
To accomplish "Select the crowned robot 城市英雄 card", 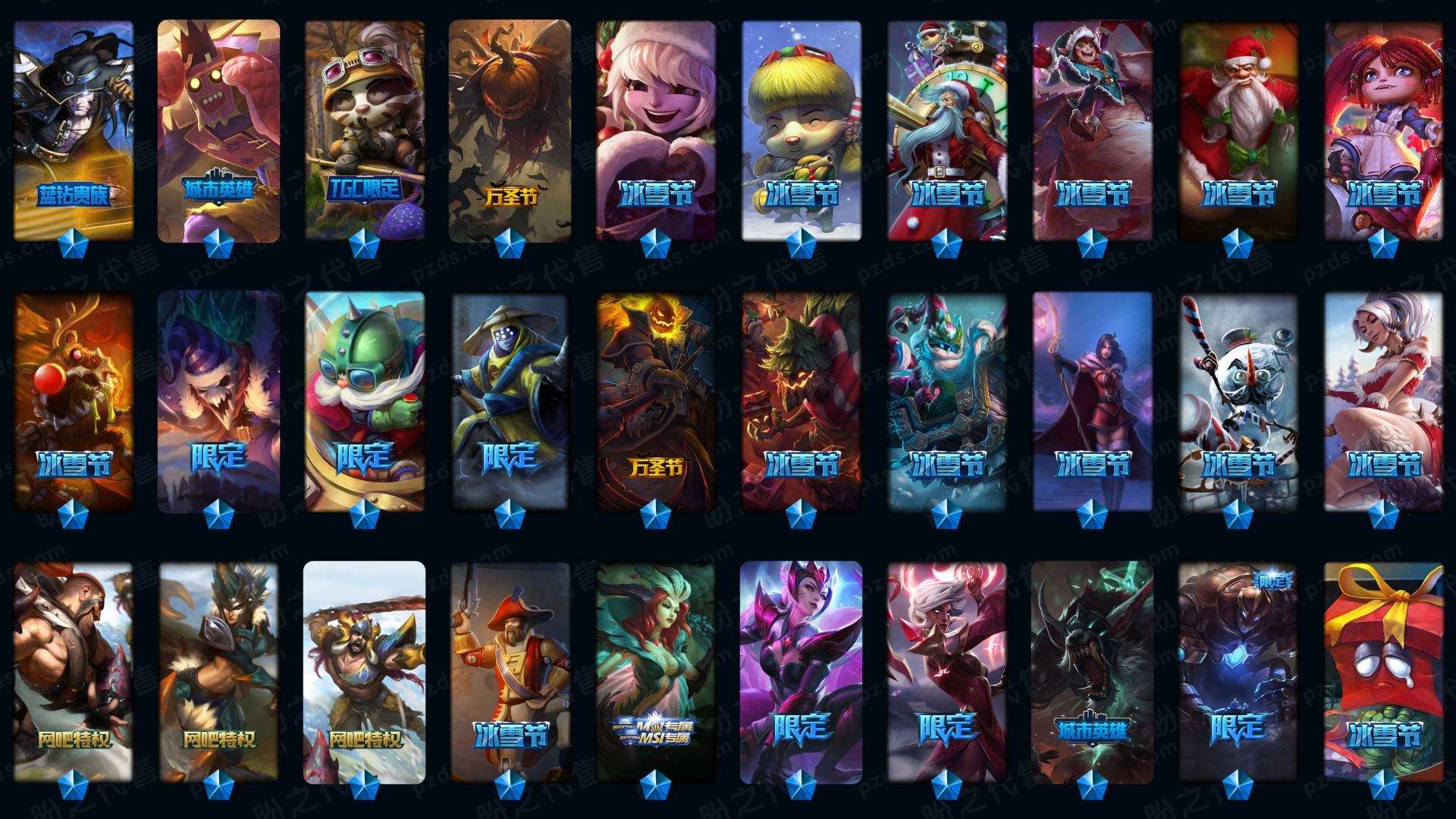I will click(219, 130).
